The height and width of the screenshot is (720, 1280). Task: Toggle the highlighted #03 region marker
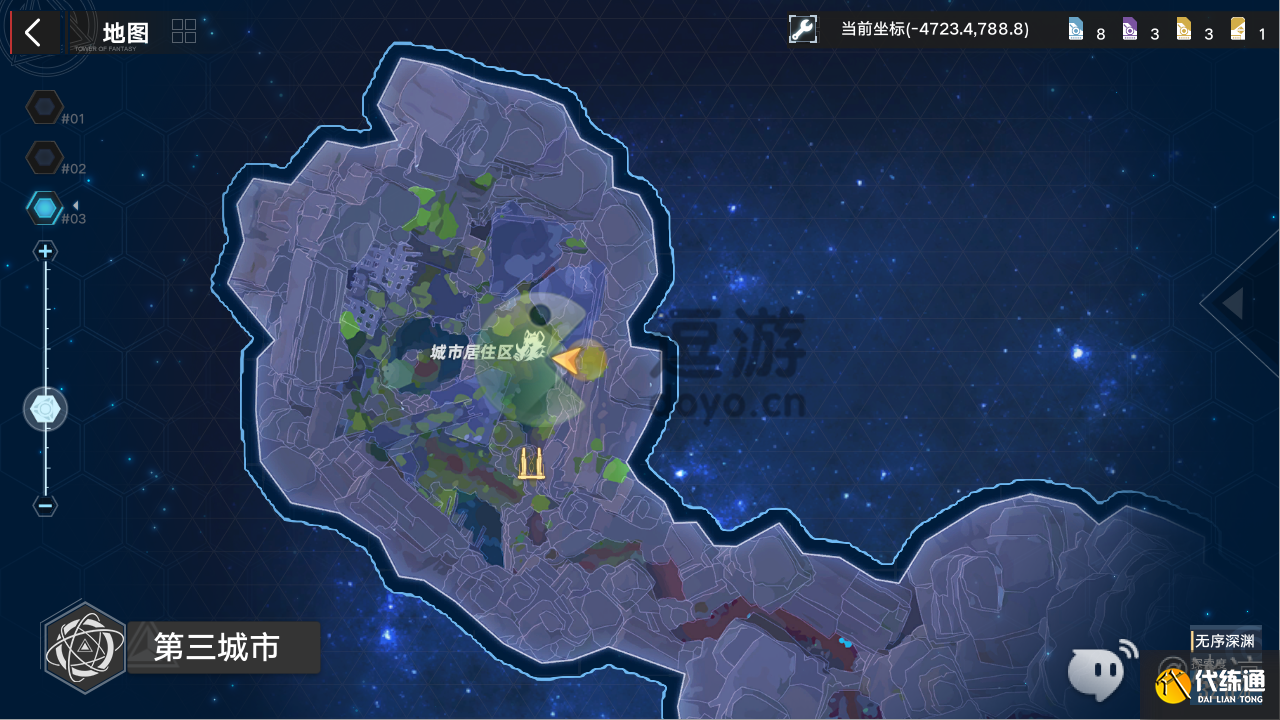pos(45,207)
